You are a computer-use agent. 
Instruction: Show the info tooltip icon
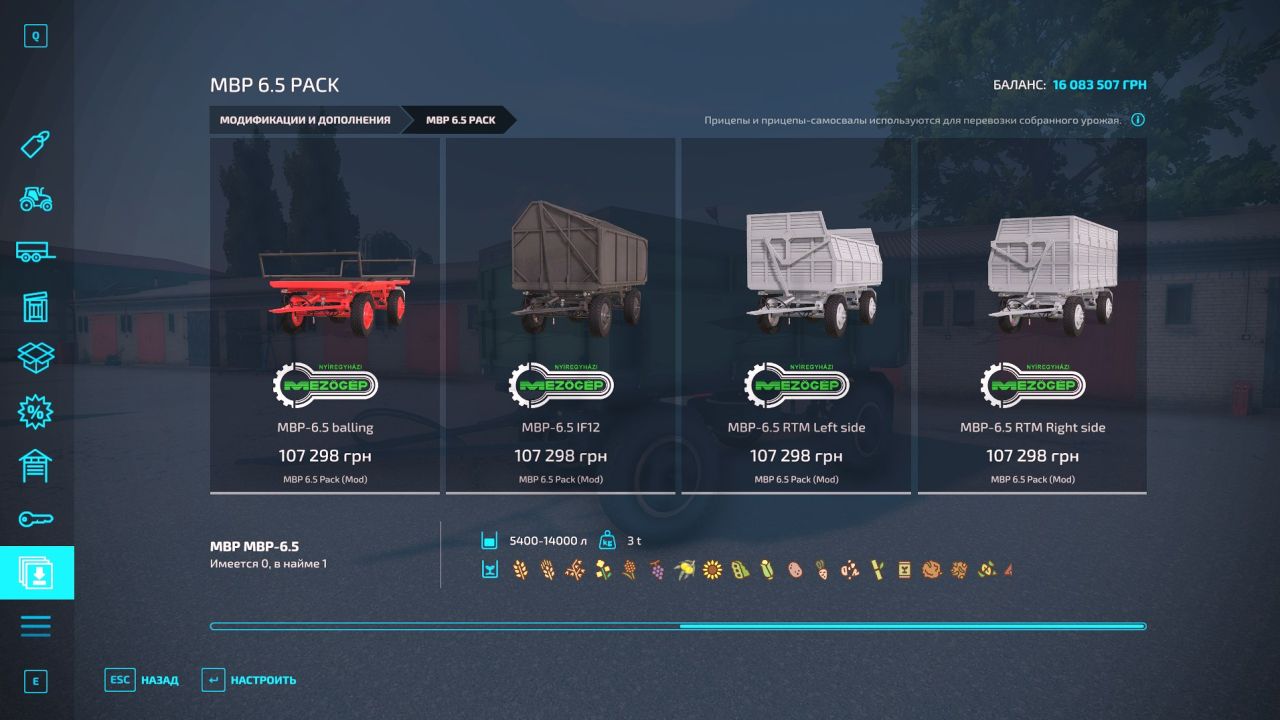click(1138, 120)
